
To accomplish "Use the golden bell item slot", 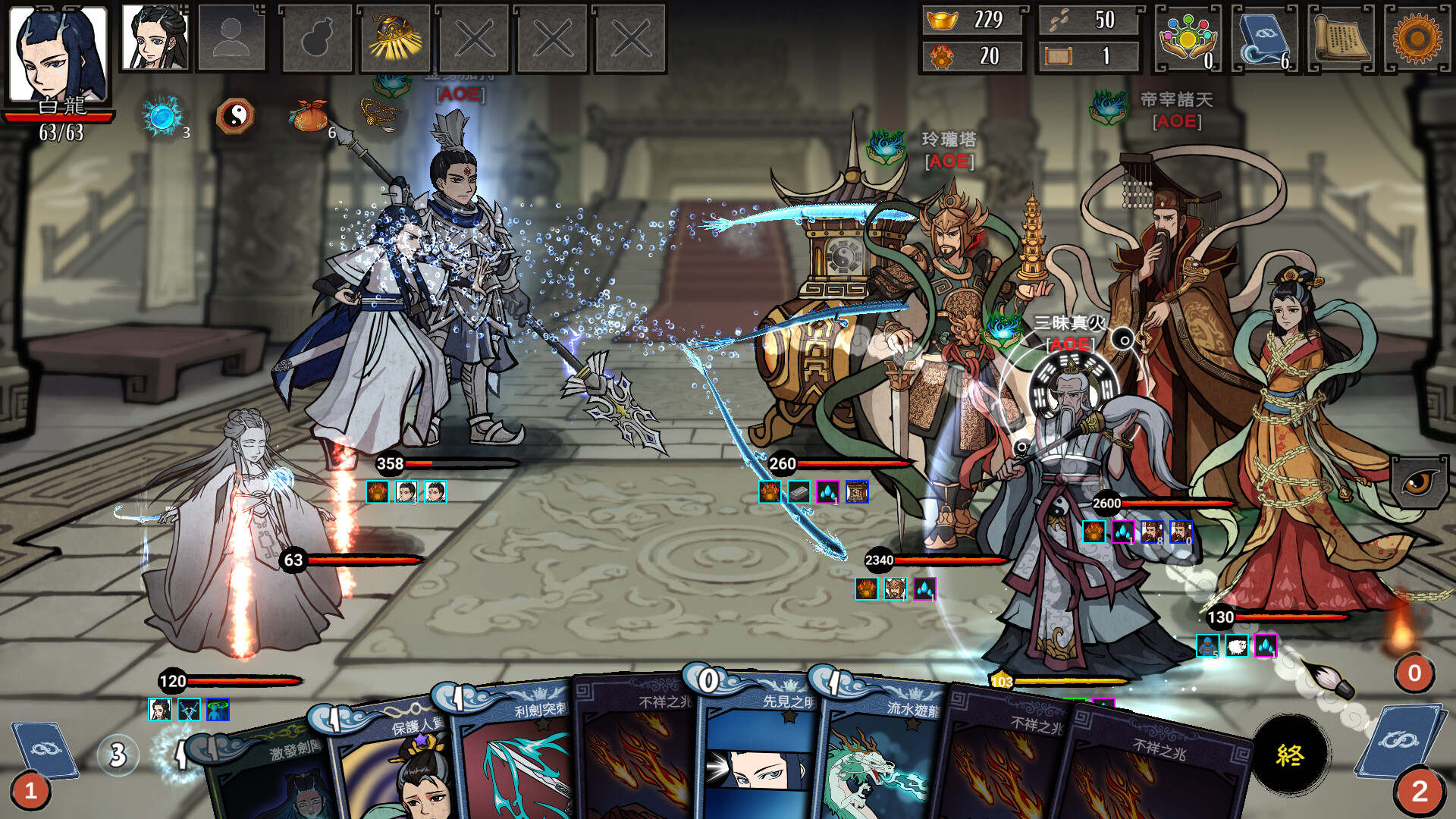I will click(394, 38).
